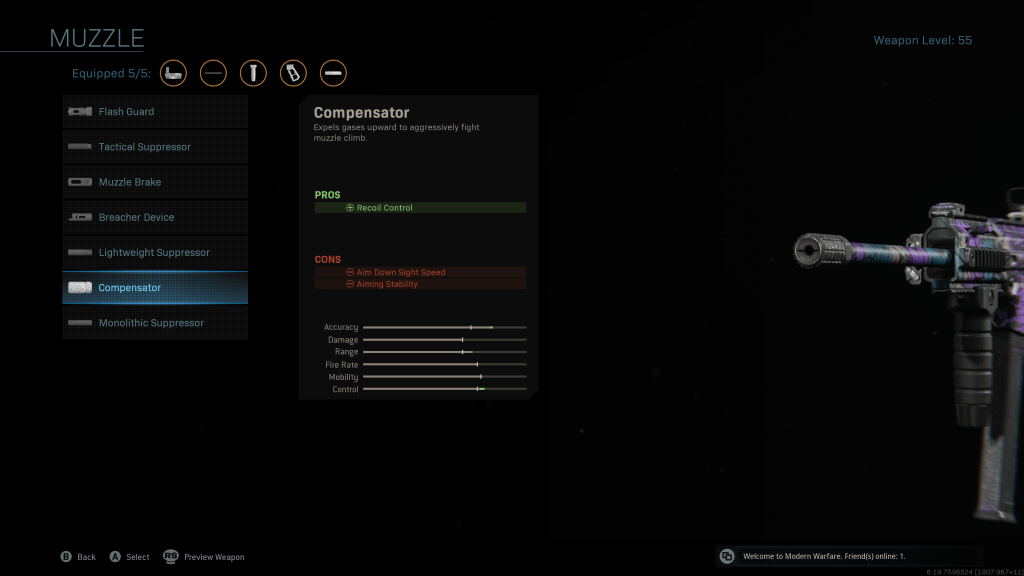Open the equipped rear grip icon
The image size is (1024, 576).
(x=293, y=73)
